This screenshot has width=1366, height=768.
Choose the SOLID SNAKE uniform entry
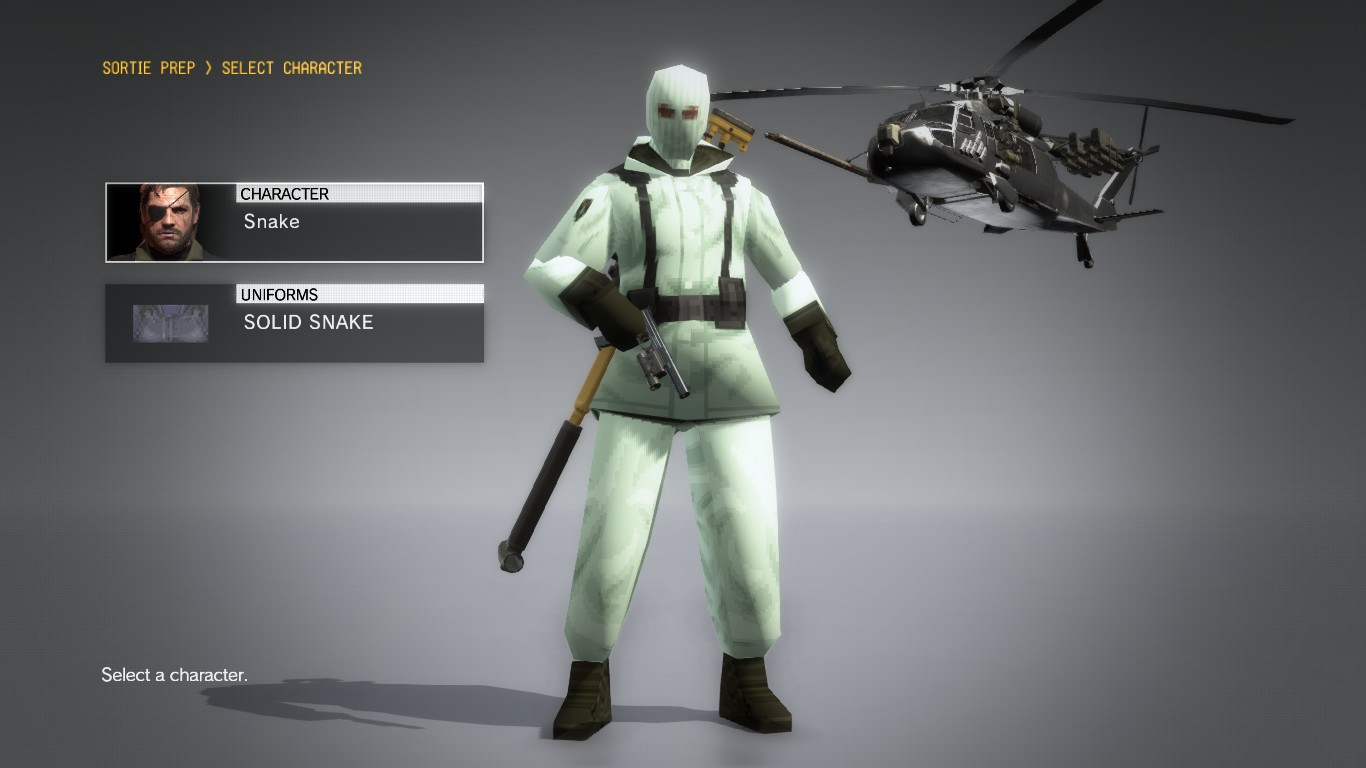308,322
